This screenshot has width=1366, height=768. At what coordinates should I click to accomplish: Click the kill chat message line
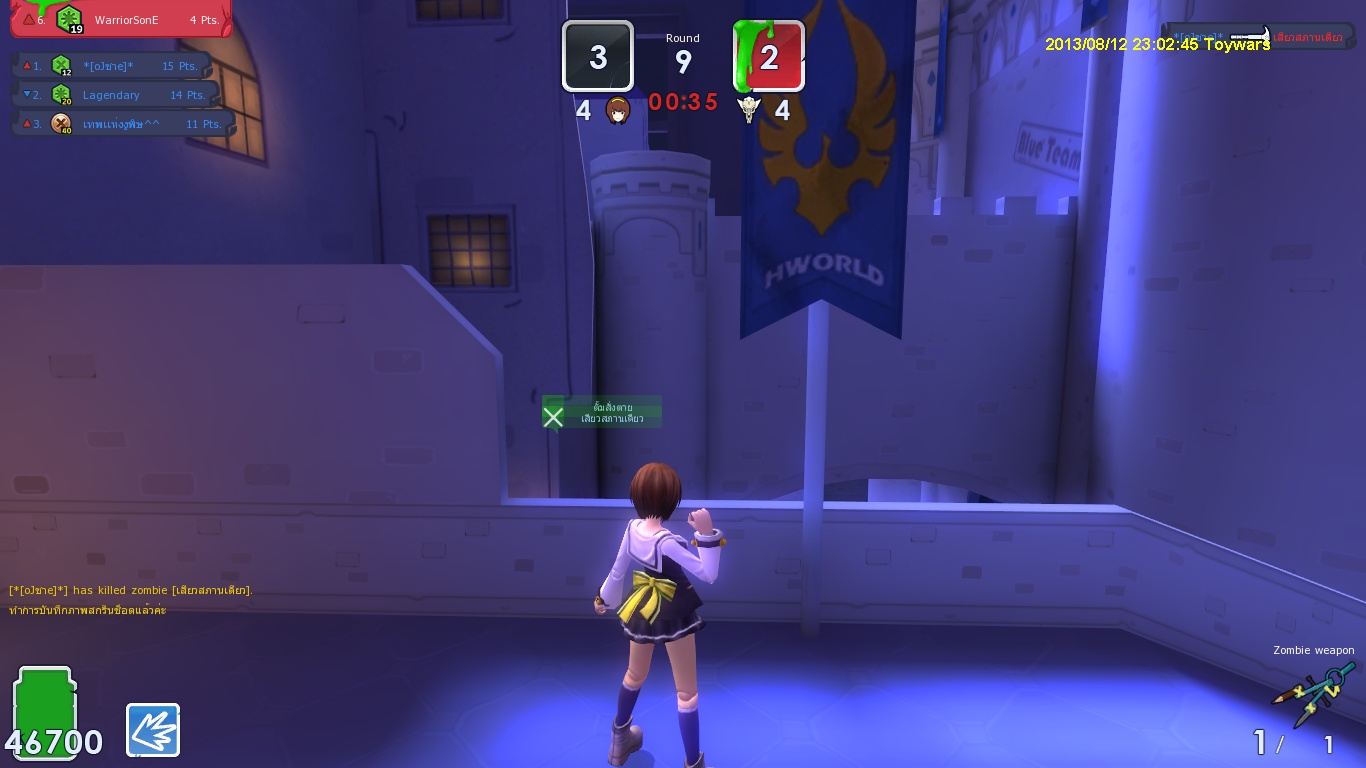pyautogui.click(x=130, y=591)
